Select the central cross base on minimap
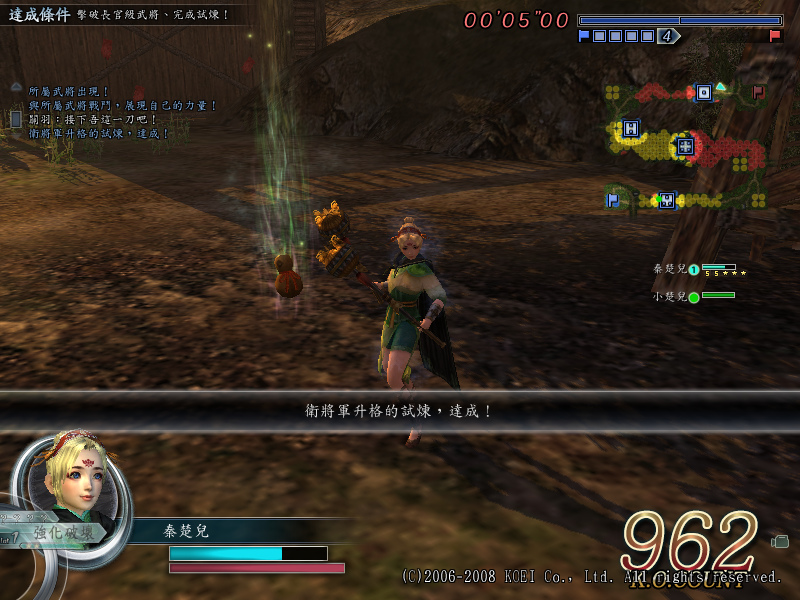800x600 pixels. tap(684, 146)
